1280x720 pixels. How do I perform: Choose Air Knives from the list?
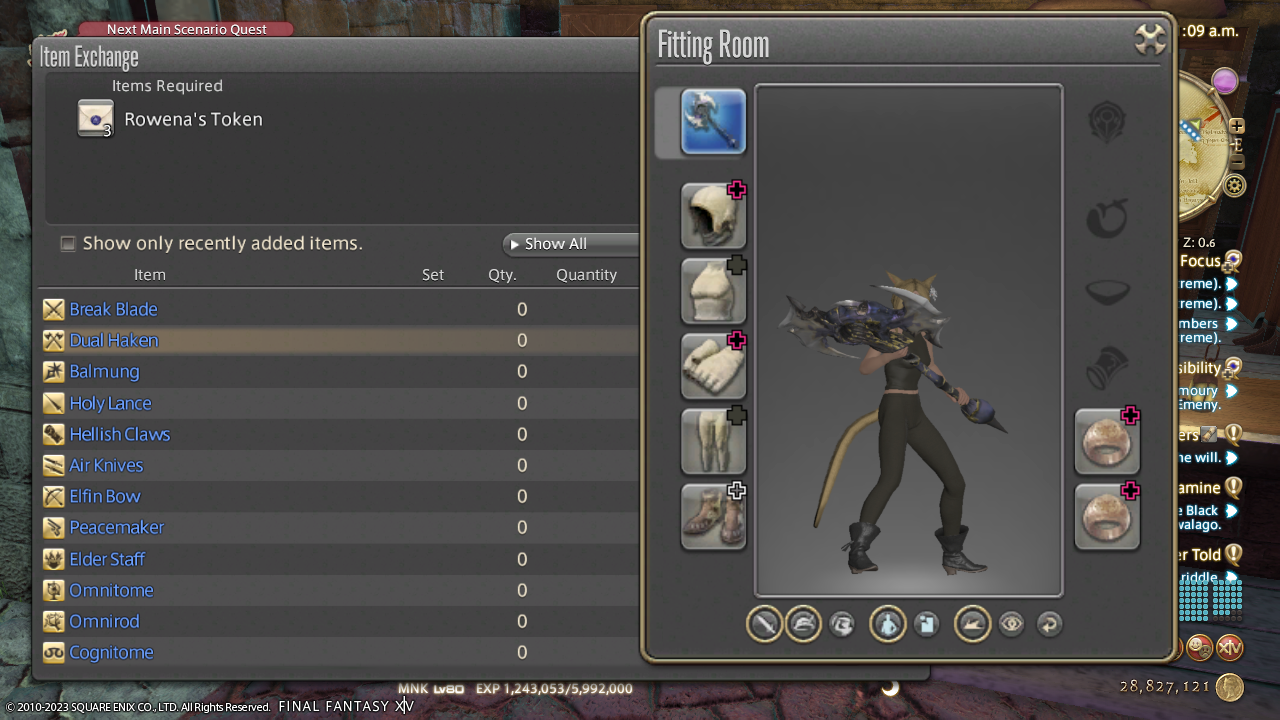[x=106, y=466]
